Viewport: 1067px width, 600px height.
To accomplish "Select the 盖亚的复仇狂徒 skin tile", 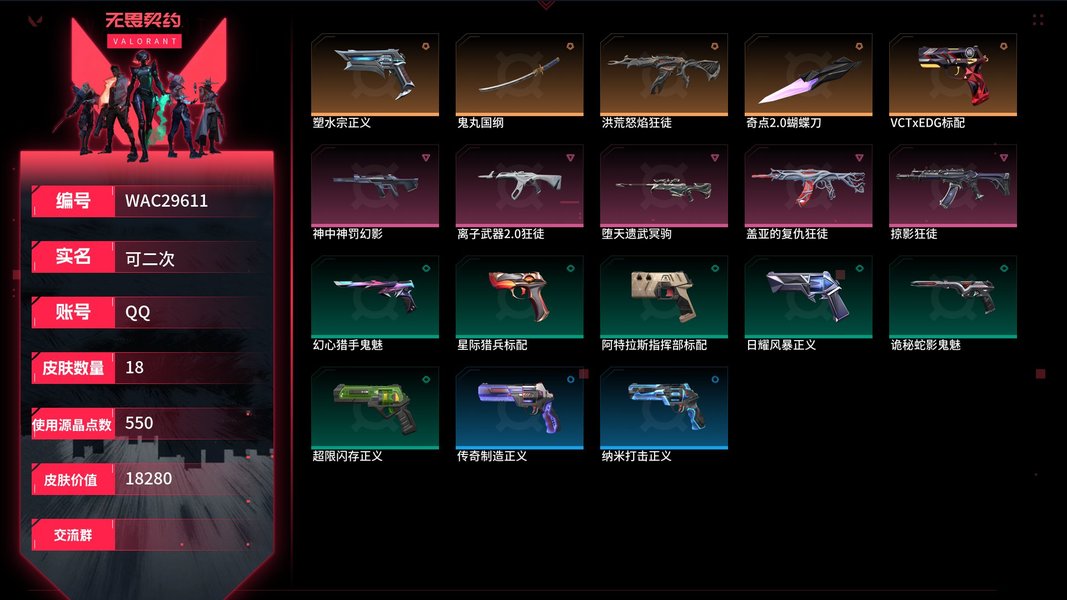I will (808, 185).
